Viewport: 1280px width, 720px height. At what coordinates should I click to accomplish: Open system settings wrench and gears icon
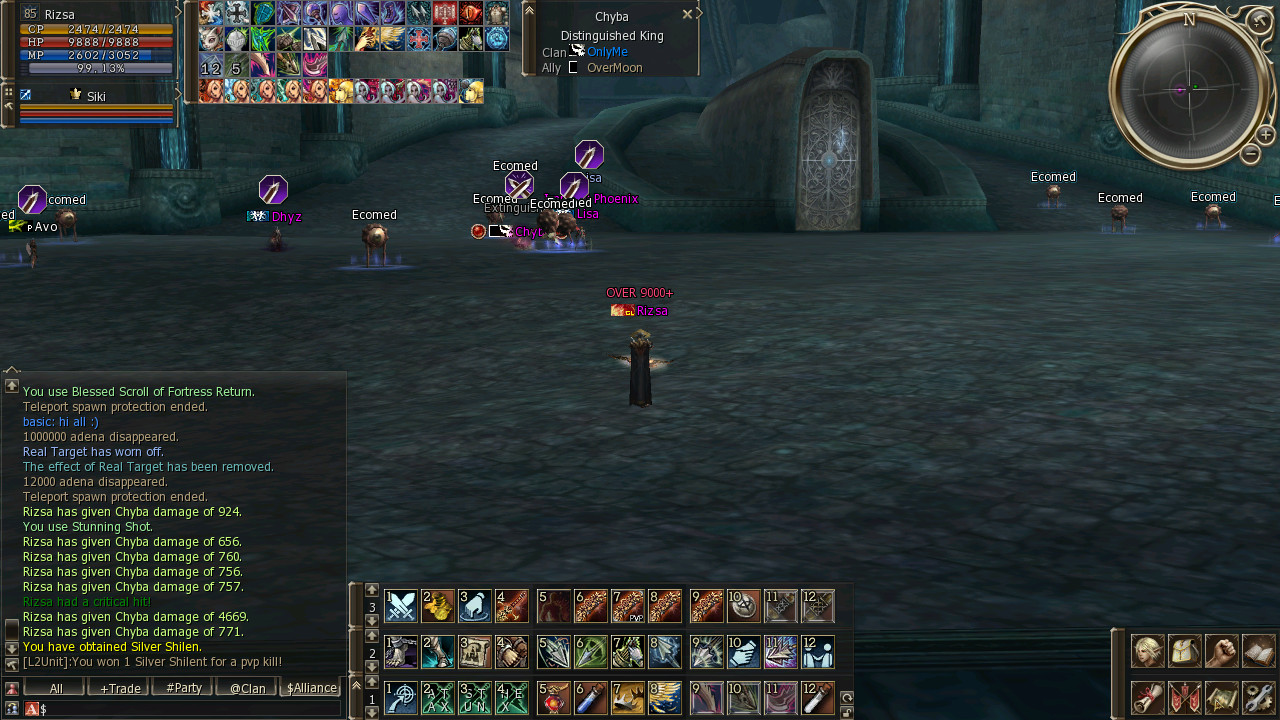pos(1259,697)
